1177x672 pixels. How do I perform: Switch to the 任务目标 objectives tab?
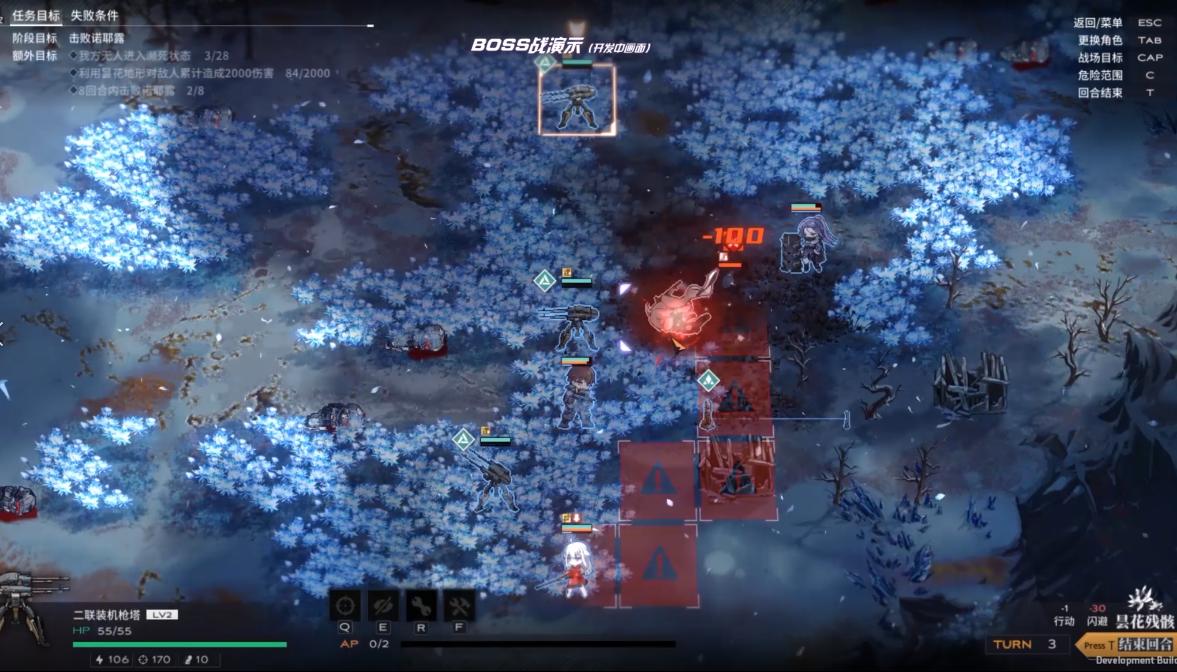[x=35, y=16]
